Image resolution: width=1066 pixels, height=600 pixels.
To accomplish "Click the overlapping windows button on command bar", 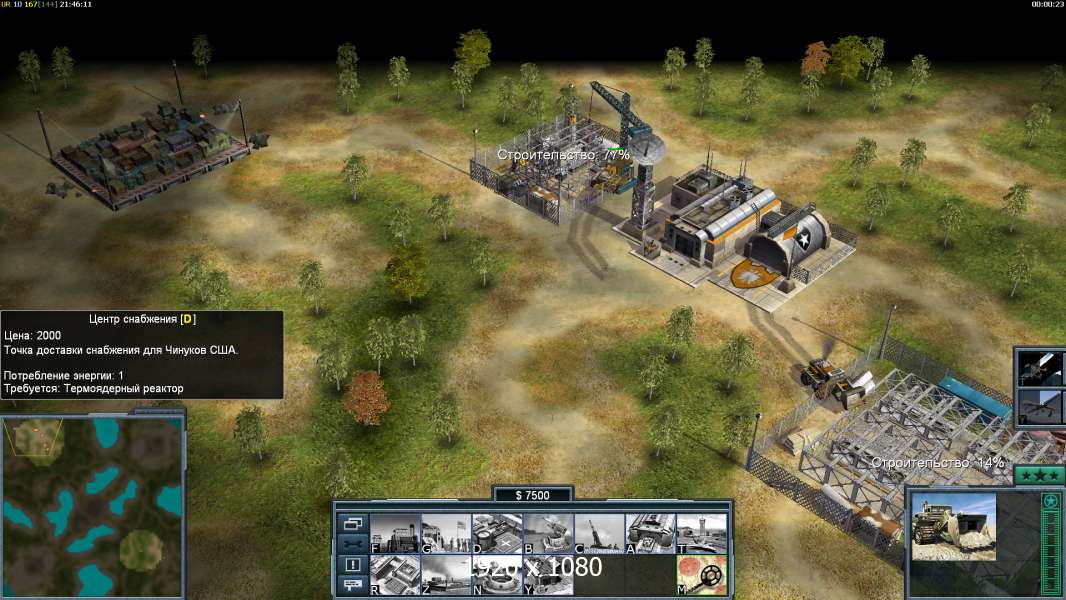I will tap(353, 523).
